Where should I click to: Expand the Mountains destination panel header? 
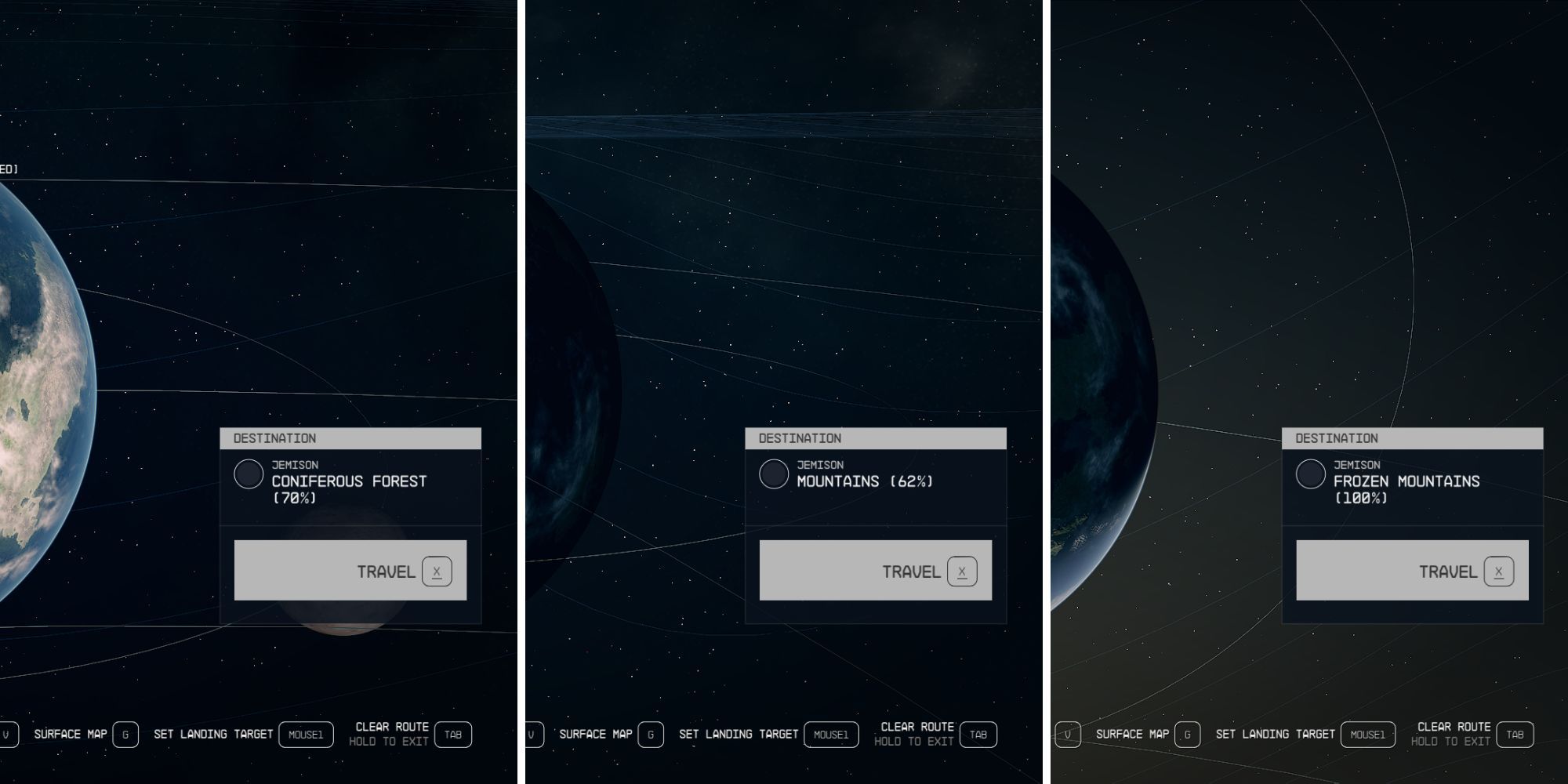(876, 439)
